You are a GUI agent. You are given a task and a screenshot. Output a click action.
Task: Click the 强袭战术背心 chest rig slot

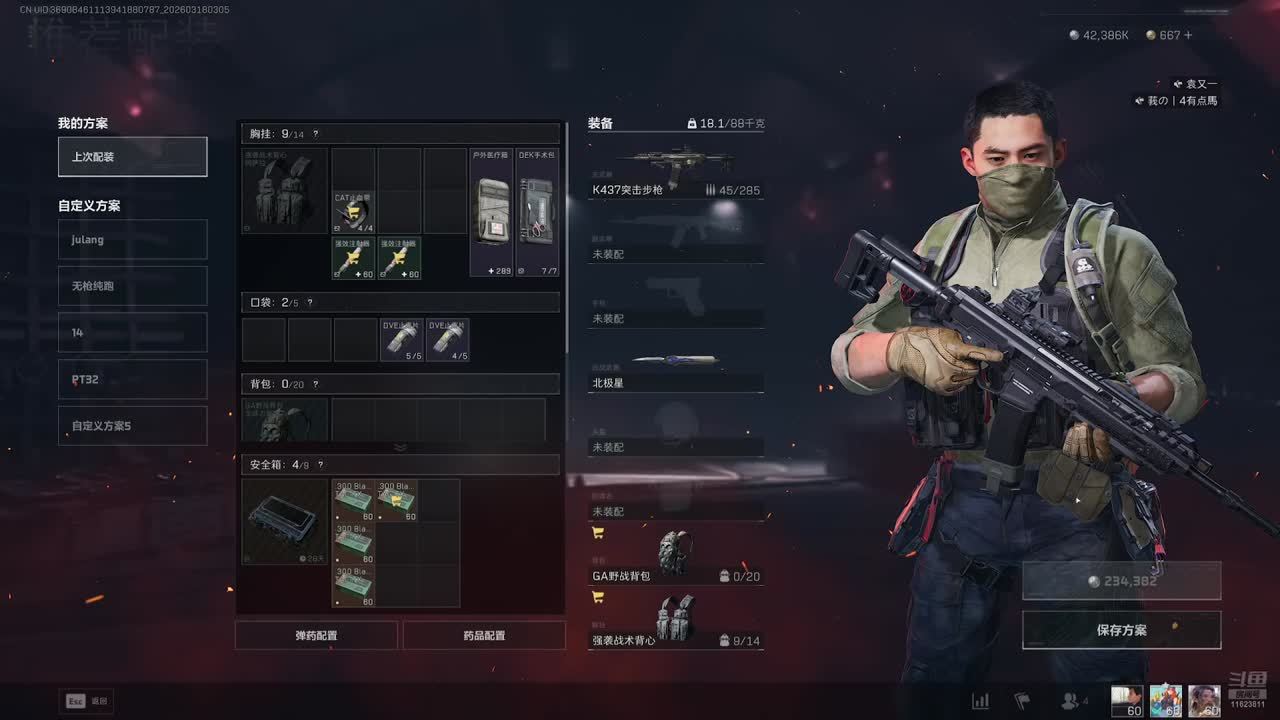pyautogui.click(x=675, y=622)
